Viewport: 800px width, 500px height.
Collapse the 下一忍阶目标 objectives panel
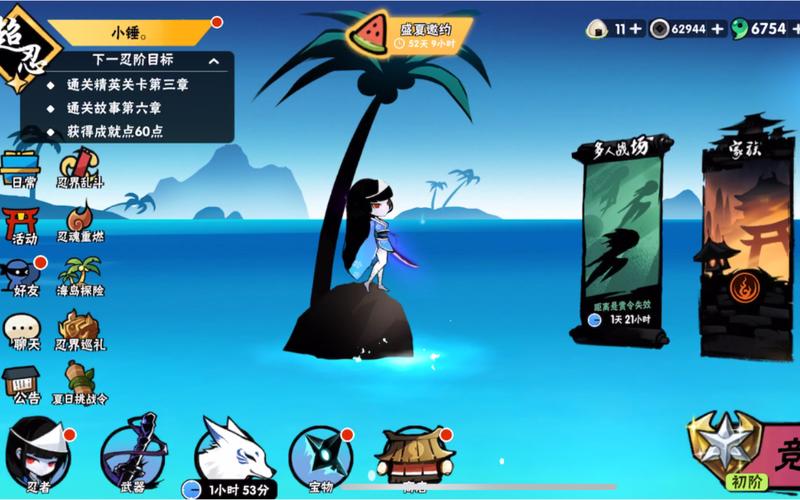pyautogui.click(x=214, y=61)
